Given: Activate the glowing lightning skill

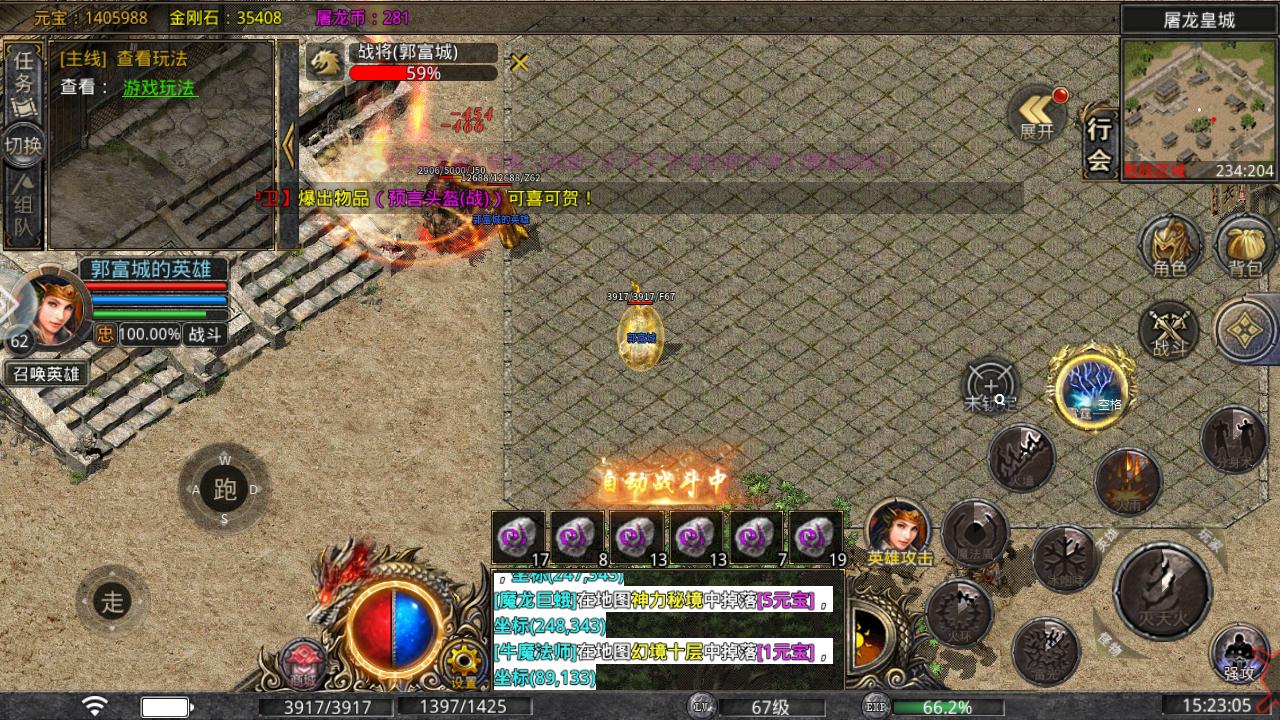Looking at the screenshot, I should 1089,389.
